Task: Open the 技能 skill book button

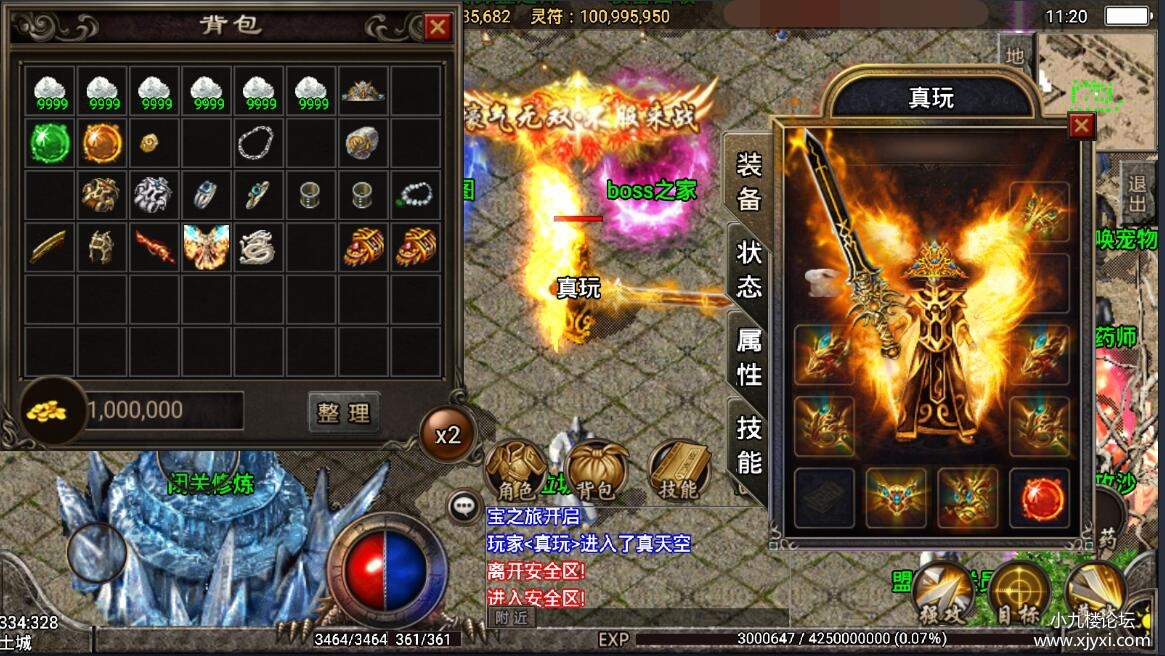Action: point(679,470)
